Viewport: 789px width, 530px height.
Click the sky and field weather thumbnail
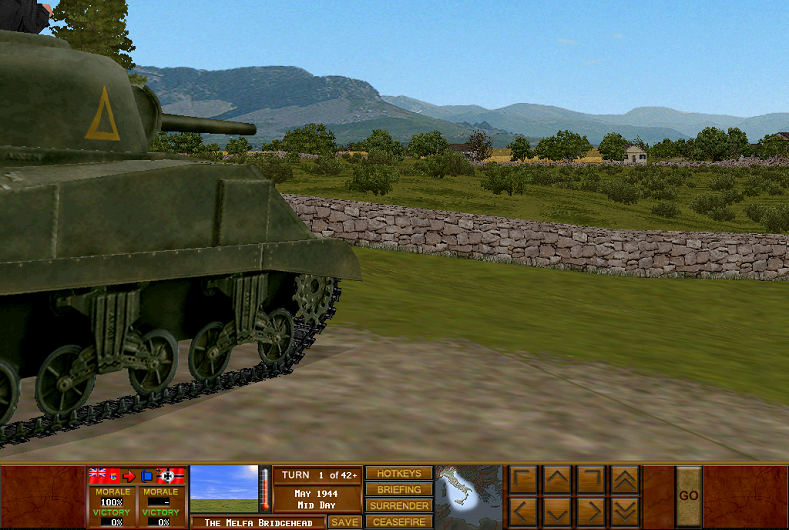(x=224, y=489)
